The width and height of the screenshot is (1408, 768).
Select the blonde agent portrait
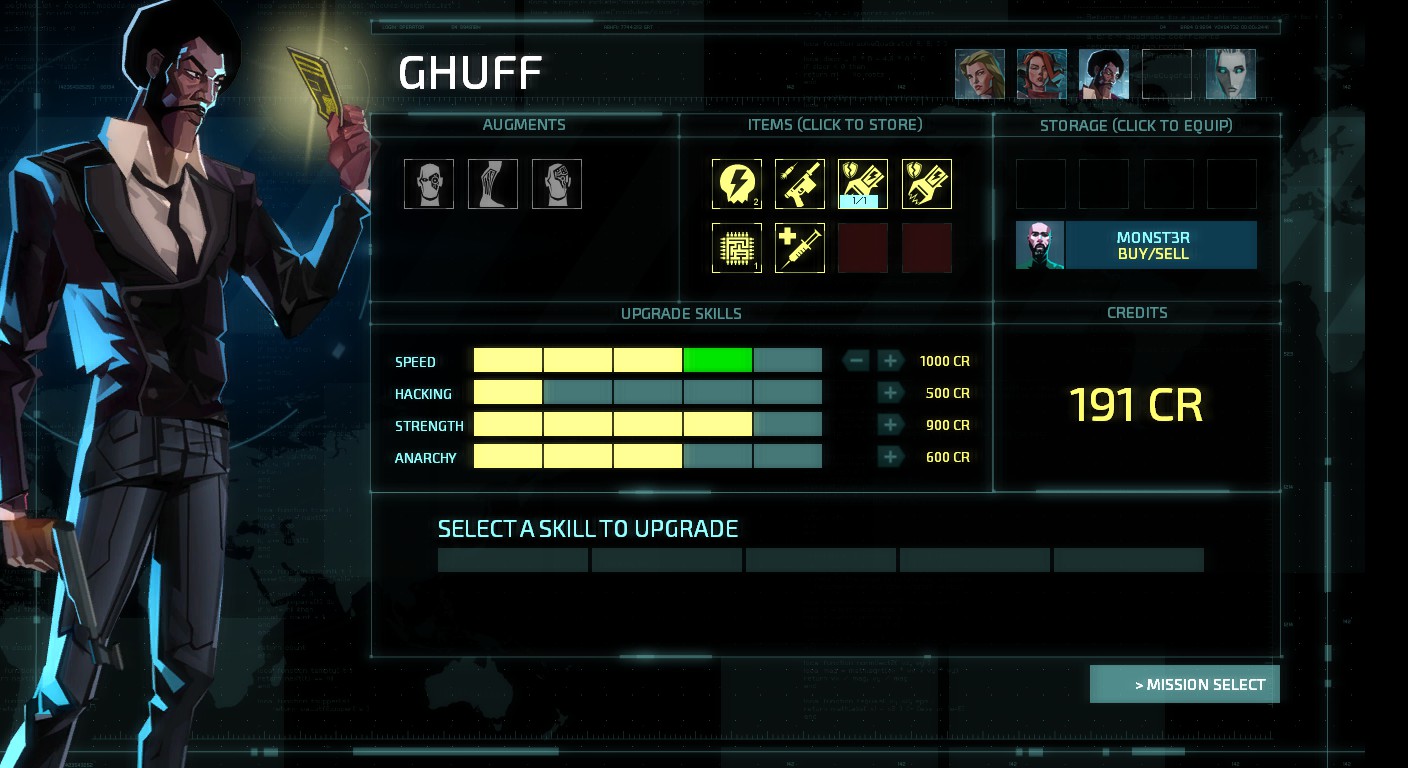(979, 75)
